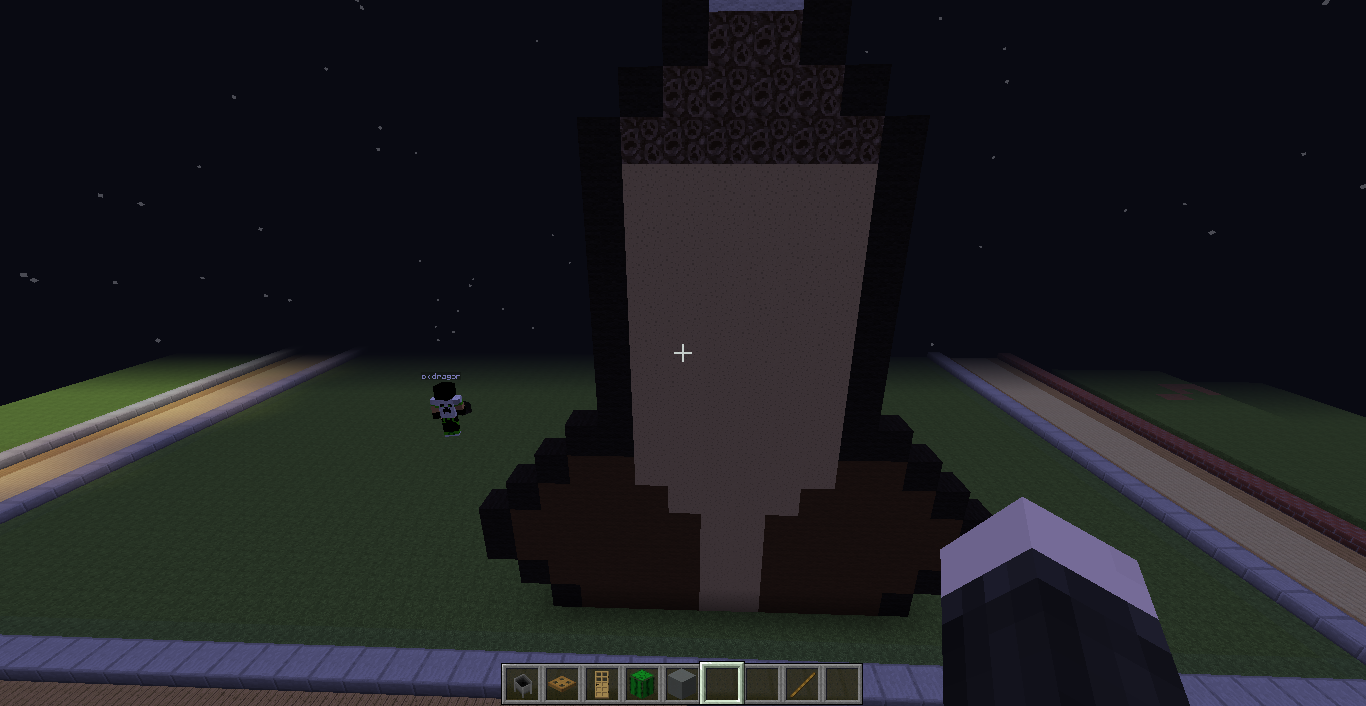Screen dimensions: 1366x706
Task: Click the highlighted empty hotbar slot
Action: [722, 685]
